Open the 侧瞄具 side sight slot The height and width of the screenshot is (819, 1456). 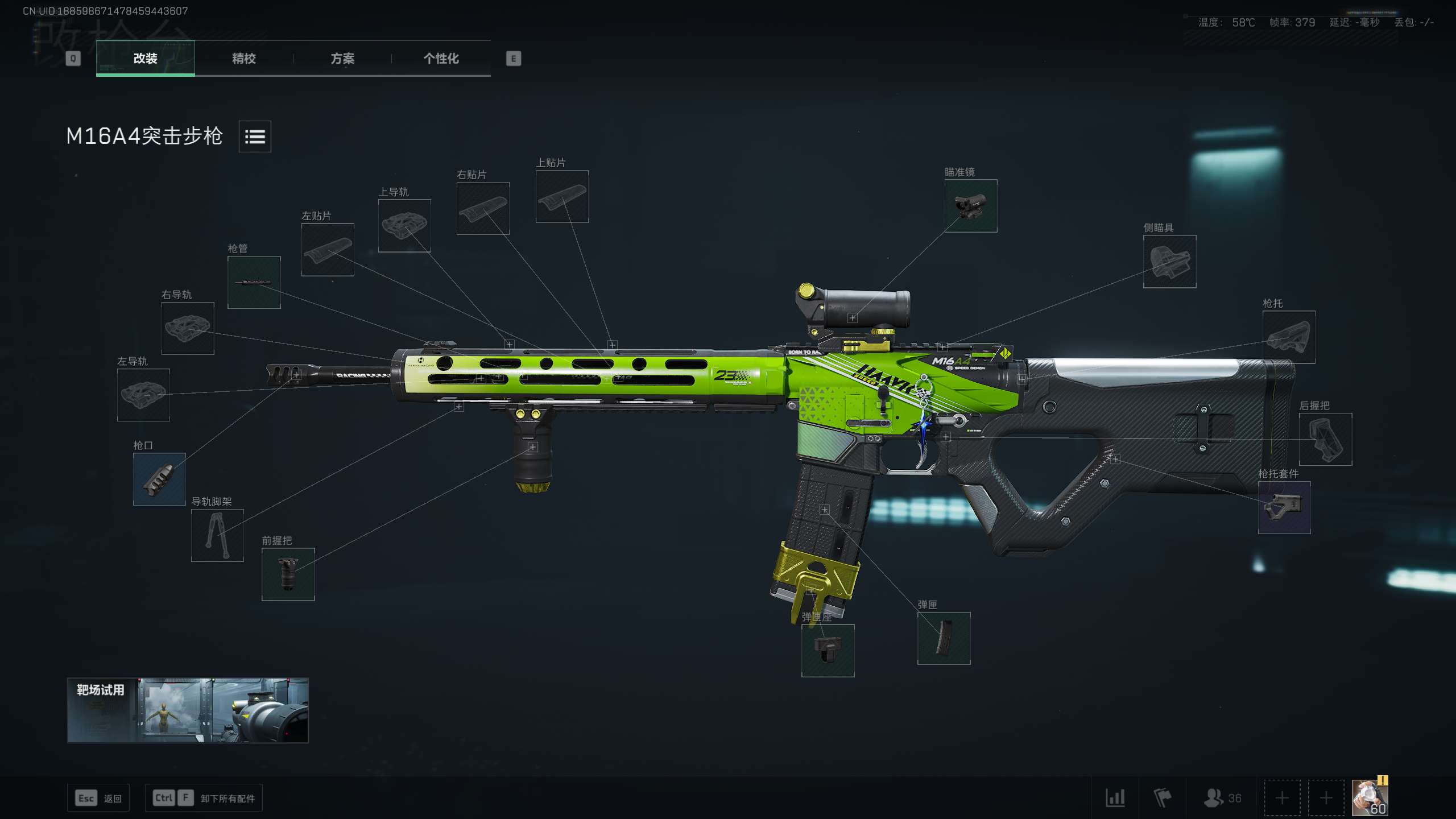pos(1169,262)
